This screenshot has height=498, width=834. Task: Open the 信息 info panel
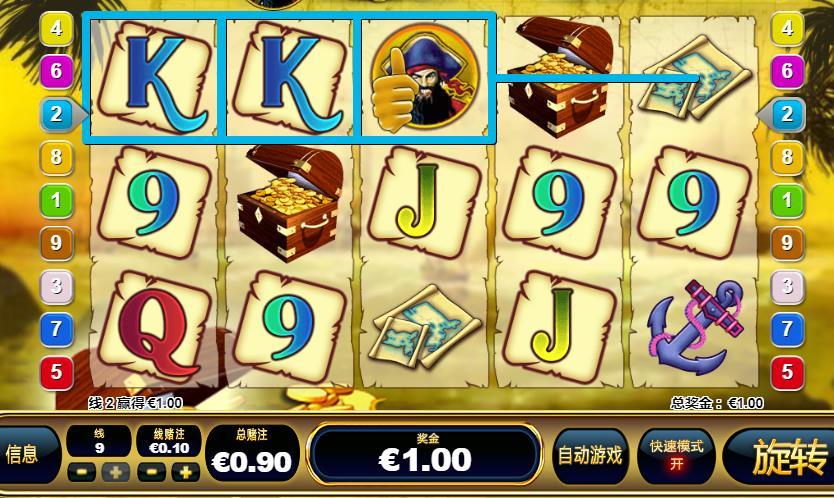click(22, 455)
